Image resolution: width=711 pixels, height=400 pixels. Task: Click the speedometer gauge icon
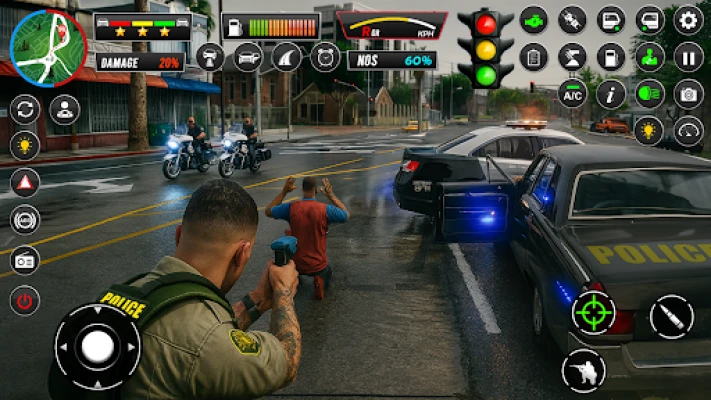[688, 130]
